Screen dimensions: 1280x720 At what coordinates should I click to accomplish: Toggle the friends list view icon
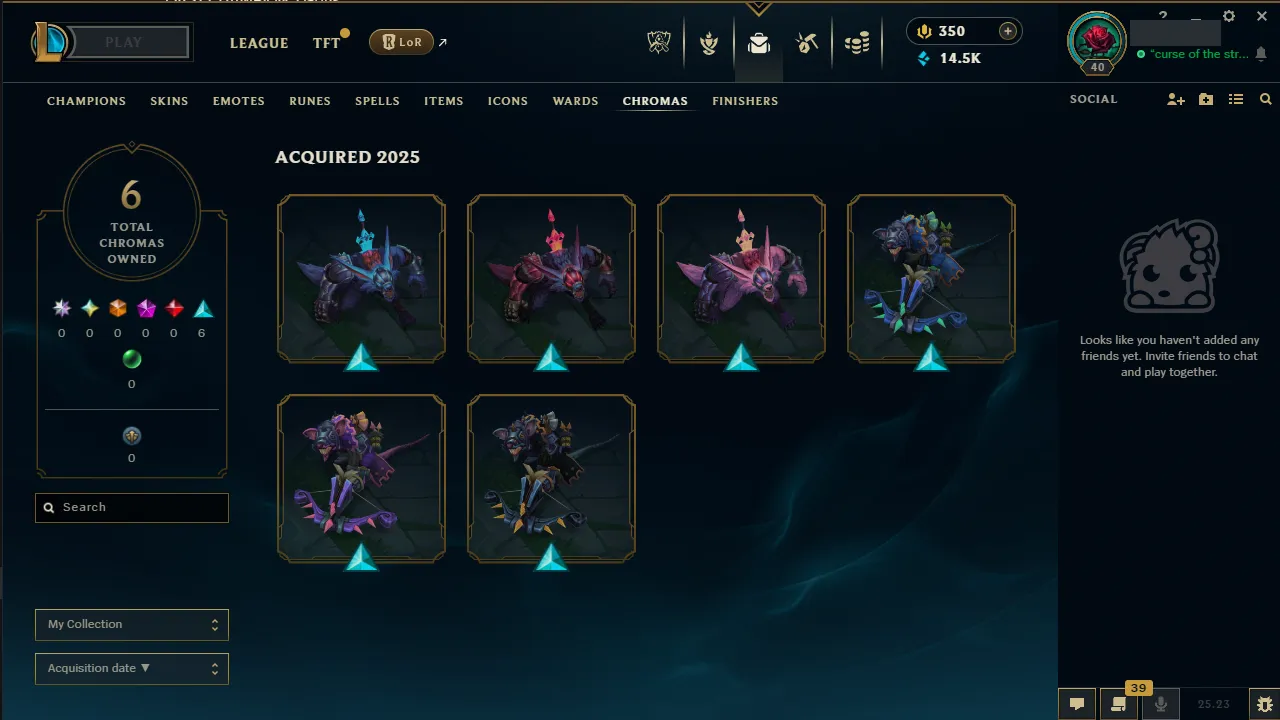[1236, 100]
